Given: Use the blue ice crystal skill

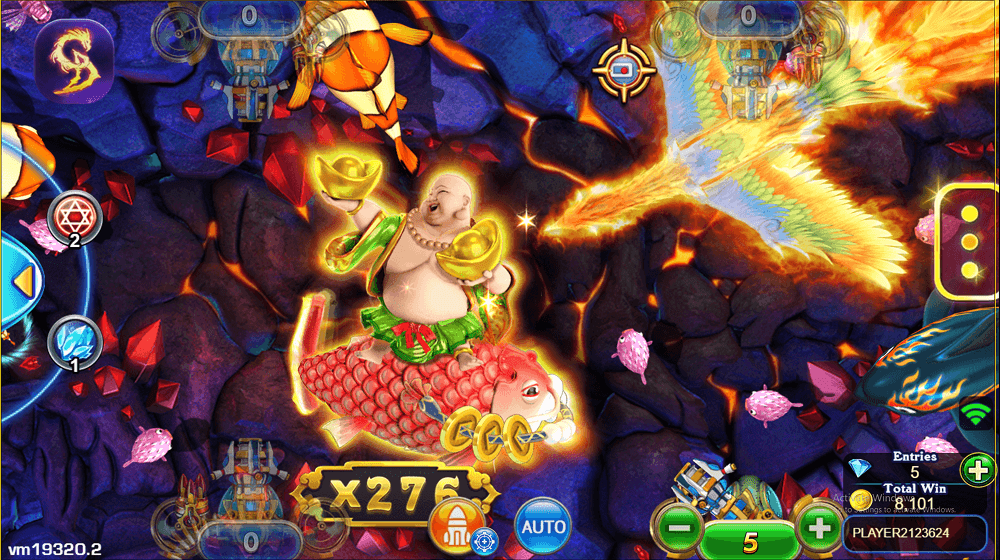Looking at the screenshot, I should (73, 342).
